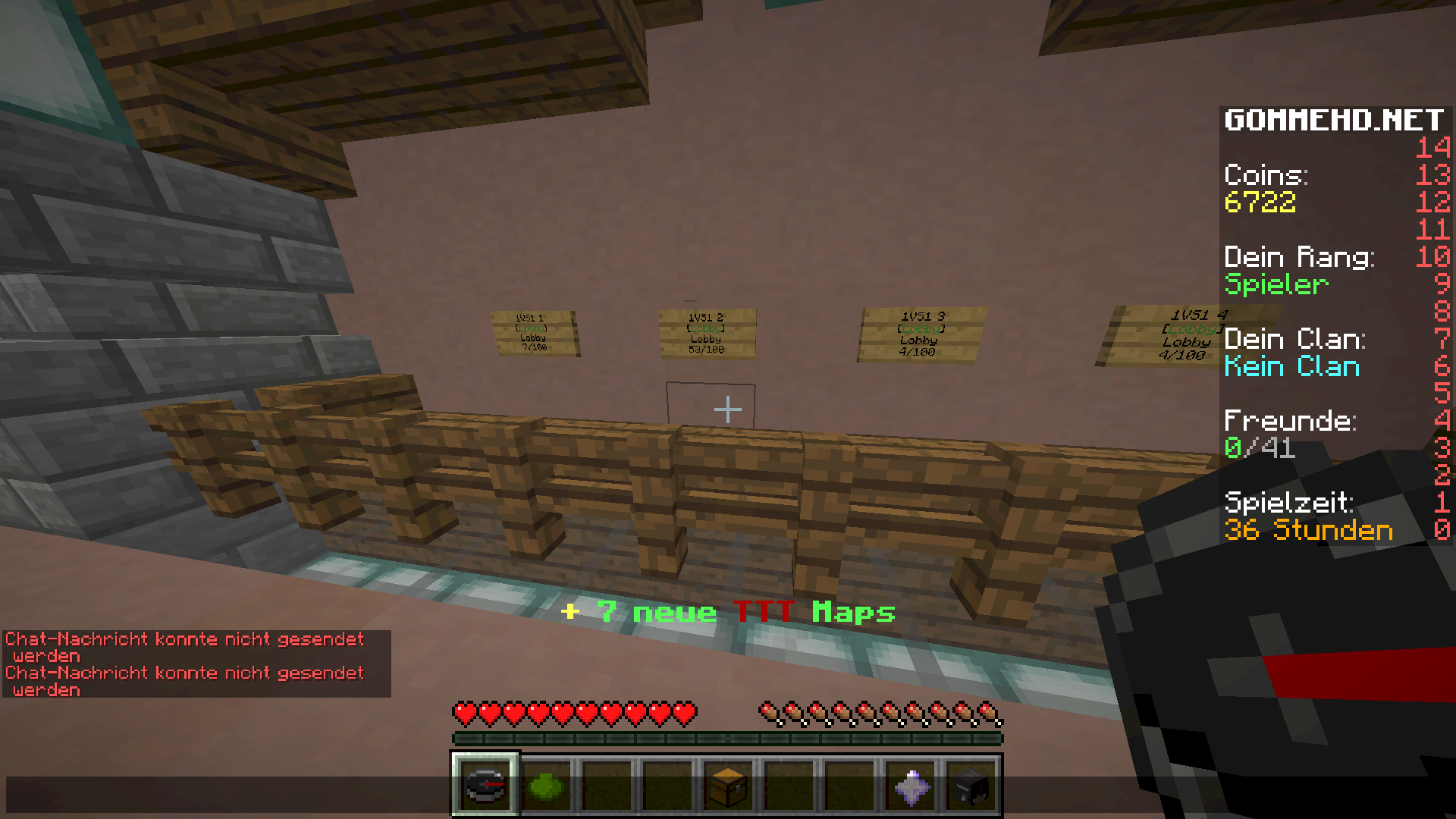Click the orange 36 Stunden playtime text
The height and width of the screenshot is (819, 1456).
1310,531
